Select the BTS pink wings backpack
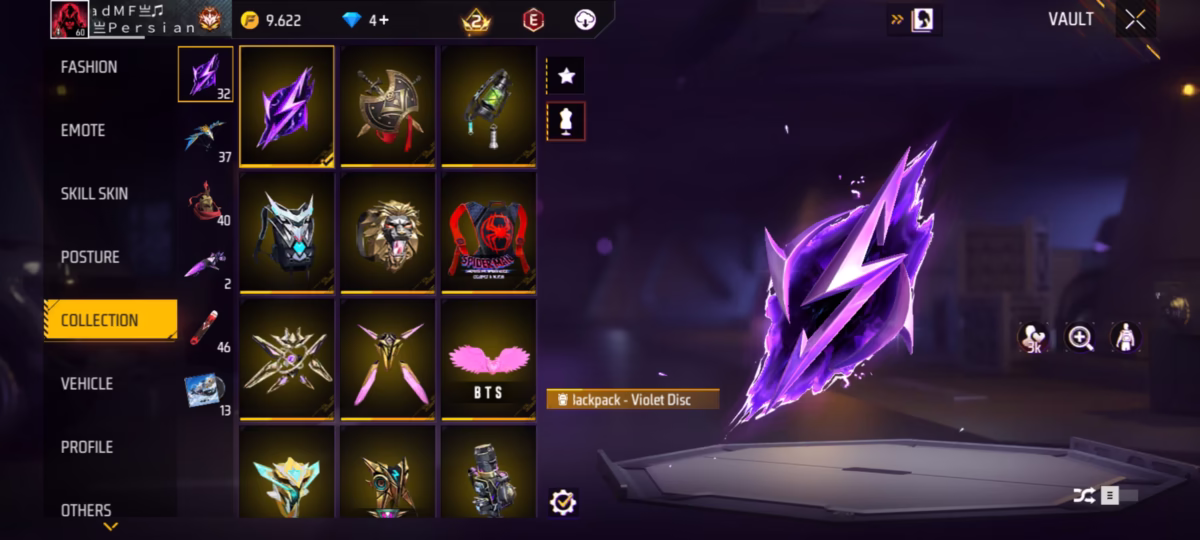 (489, 360)
